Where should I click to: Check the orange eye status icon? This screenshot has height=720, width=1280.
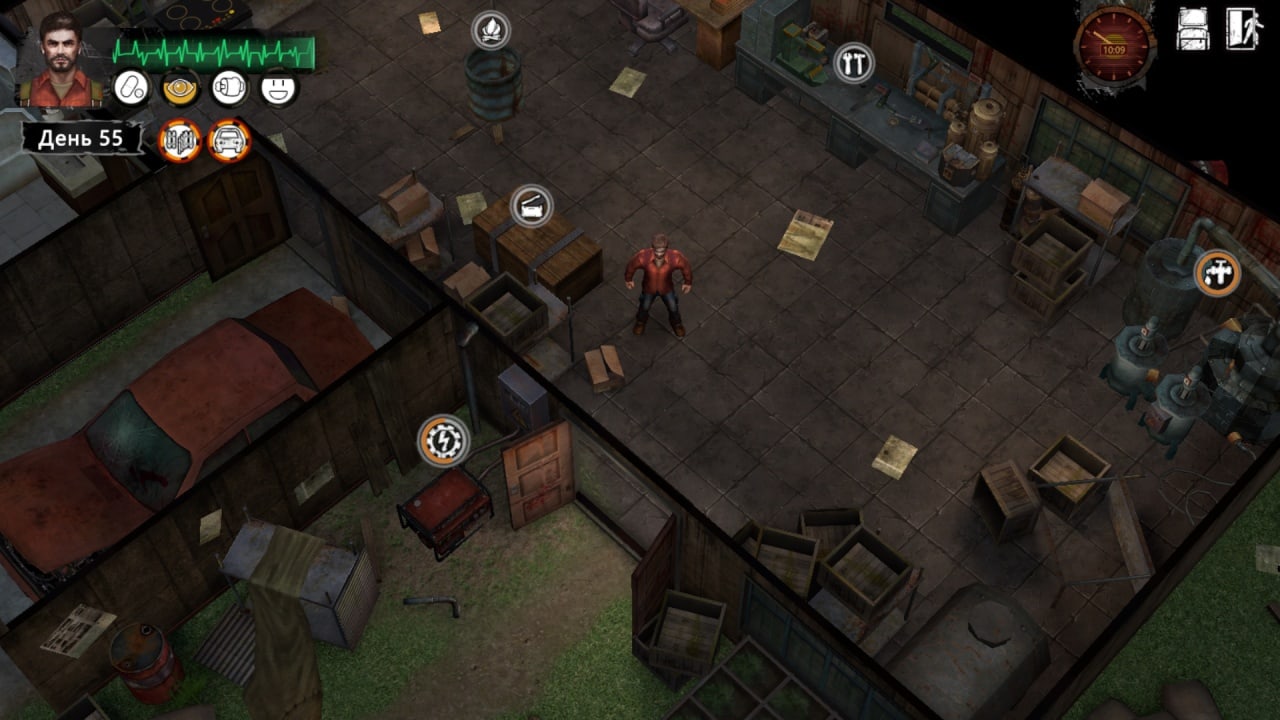[181, 88]
